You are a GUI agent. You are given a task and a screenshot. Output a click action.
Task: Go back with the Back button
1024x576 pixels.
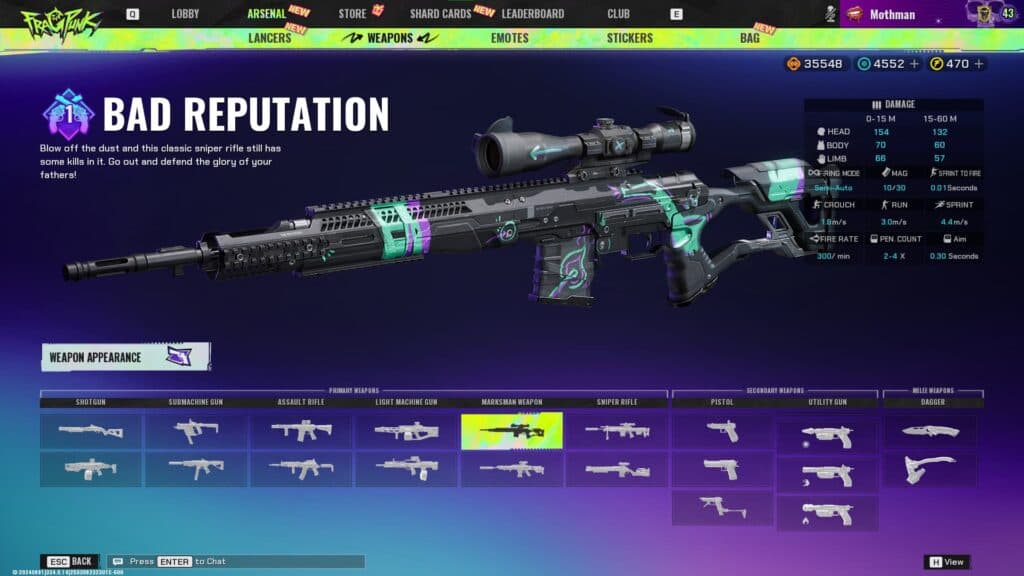pyautogui.click(x=71, y=561)
